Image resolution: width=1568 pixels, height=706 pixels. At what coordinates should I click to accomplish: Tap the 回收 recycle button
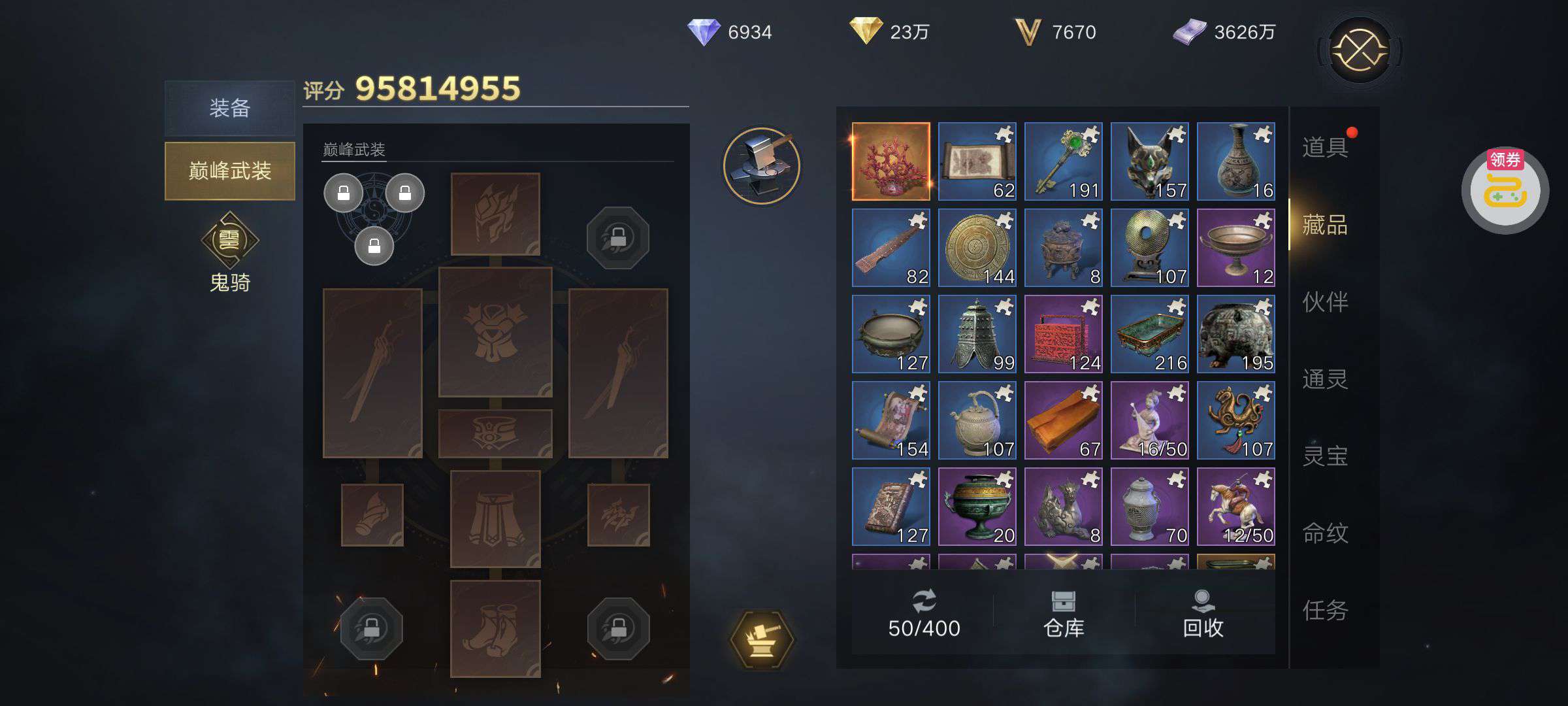pyautogui.click(x=1203, y=613)
